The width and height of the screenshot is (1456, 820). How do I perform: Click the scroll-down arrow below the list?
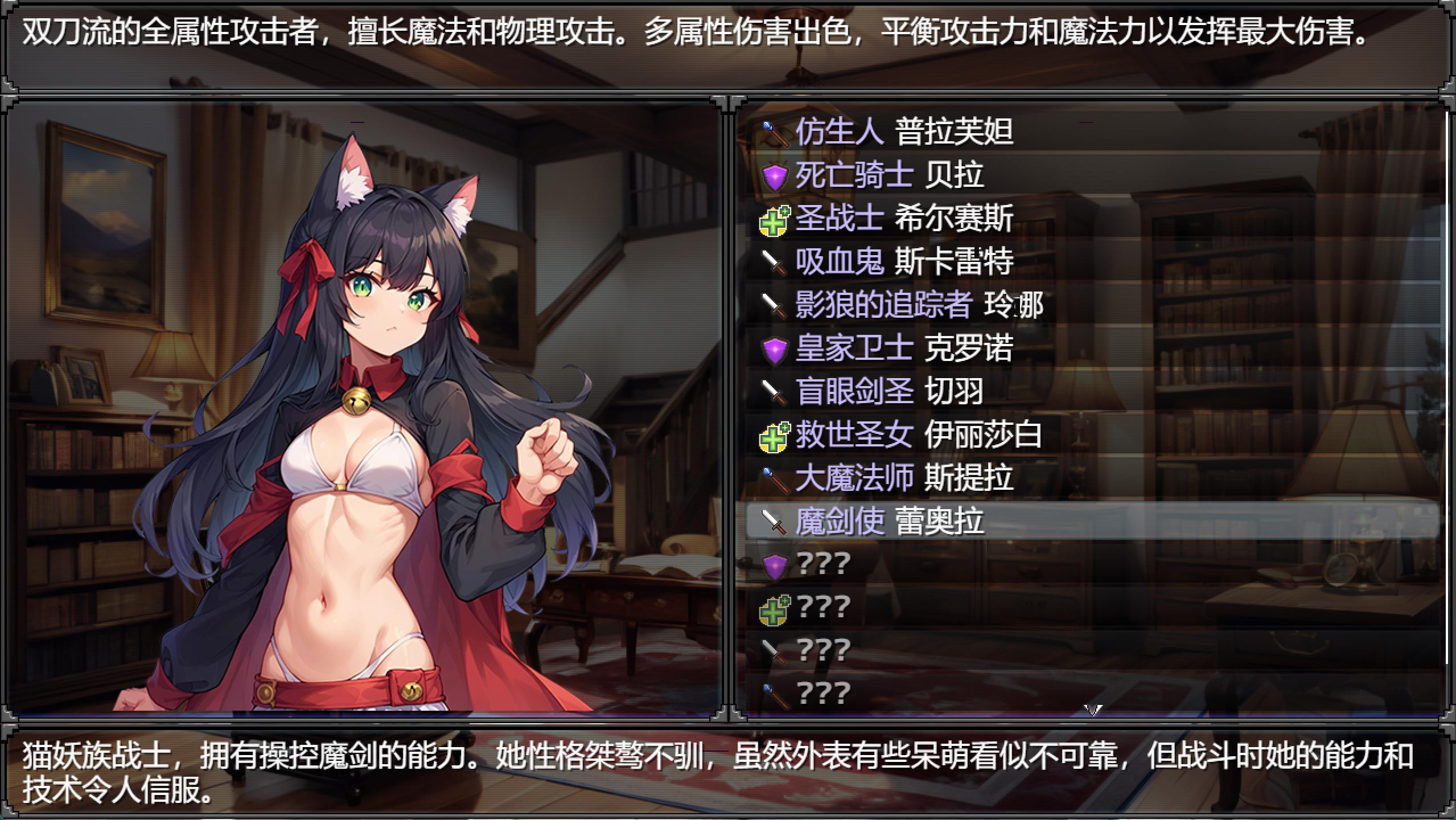1093,711
